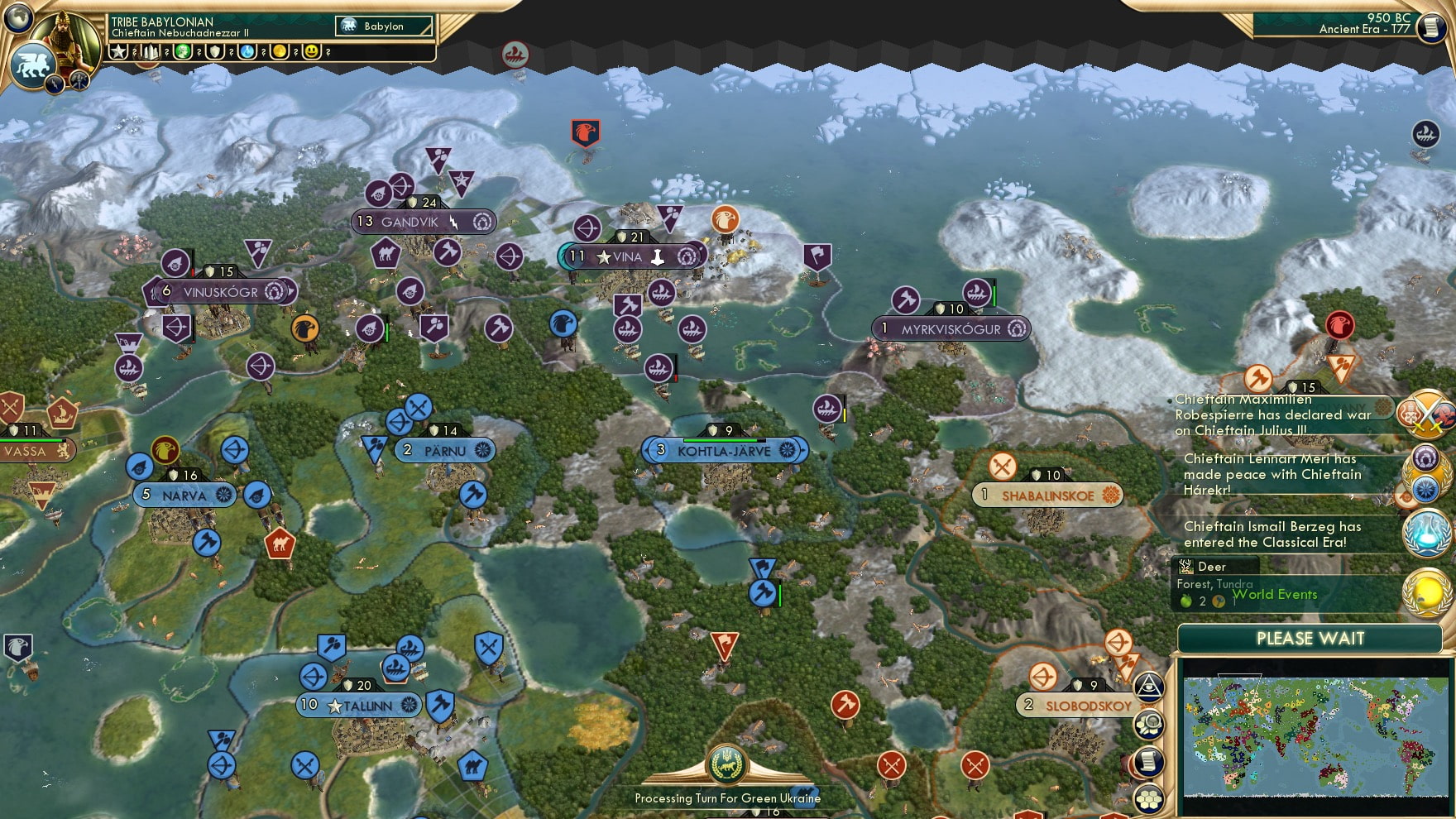Click the World Events tab label

(1274, 595)
